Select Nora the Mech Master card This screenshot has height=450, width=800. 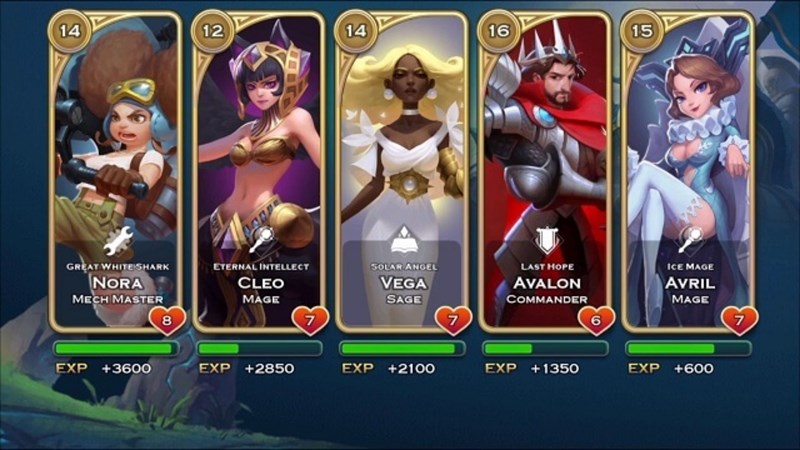pyautogui.click(x=116, y=170)
